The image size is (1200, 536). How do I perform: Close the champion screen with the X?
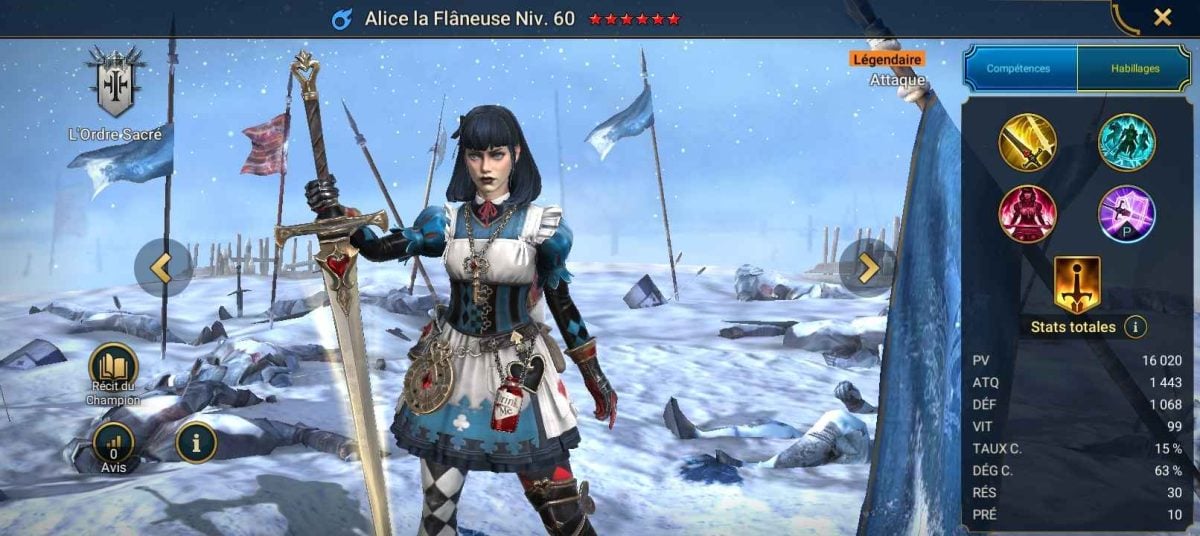coord(1162,17)
